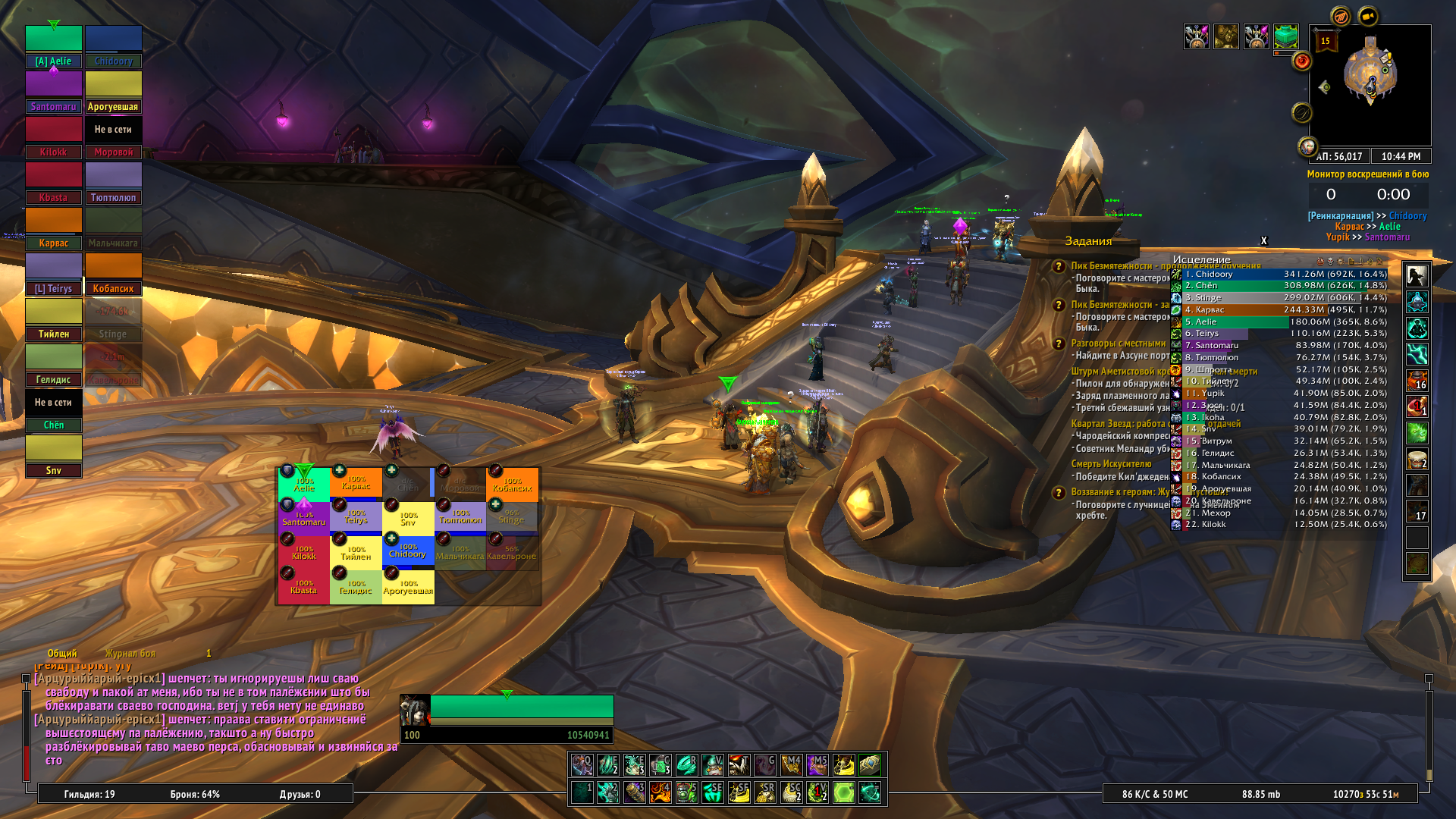Screen dimensions: 1456x819
Task: Select Kilokk in the raid grid
Action: pos(303,551)
